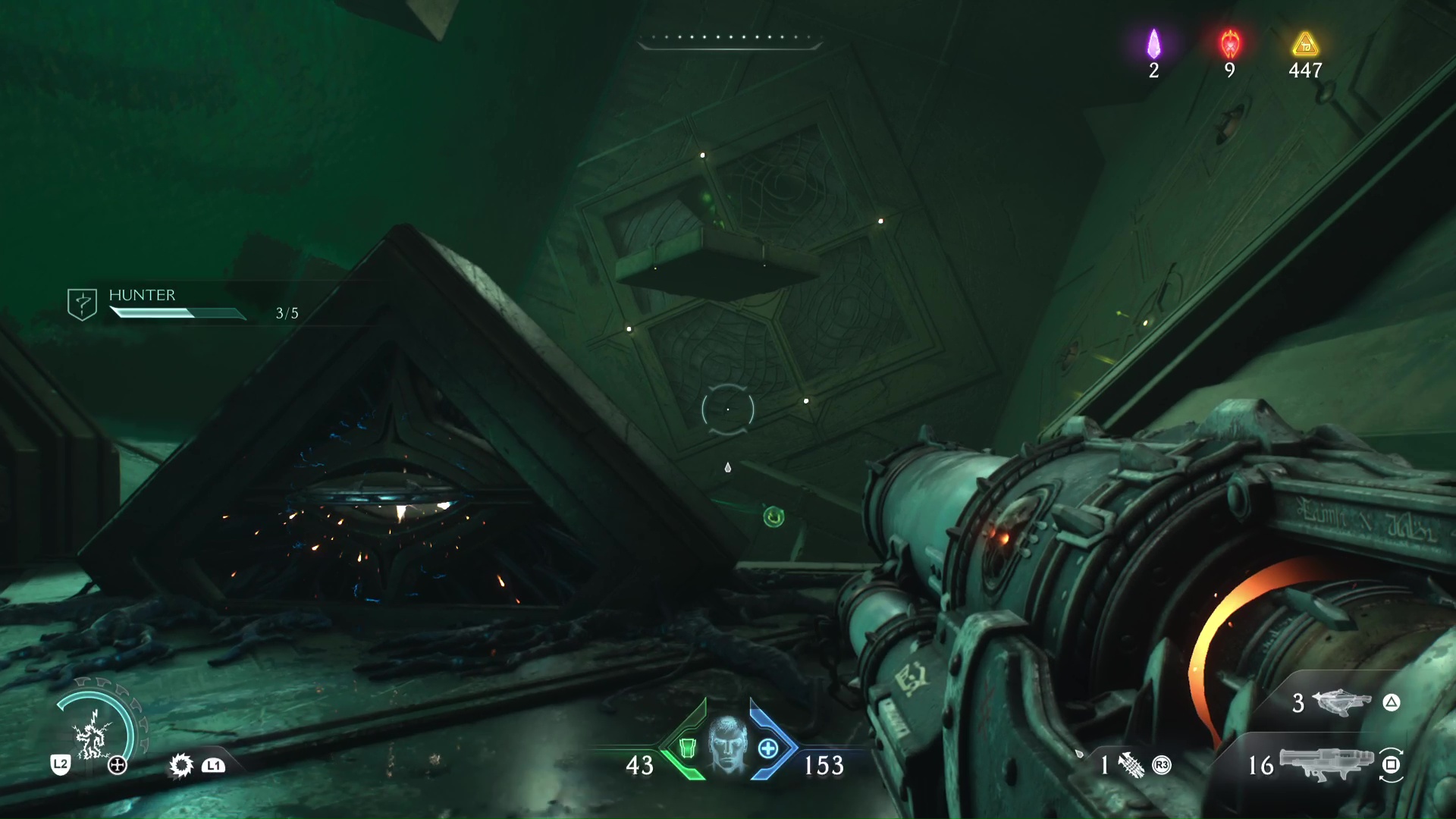Image resolution: width=1456 pixels, height=819 pixels.
Task: Click the compass bar at the top
Action: (729, 40)
